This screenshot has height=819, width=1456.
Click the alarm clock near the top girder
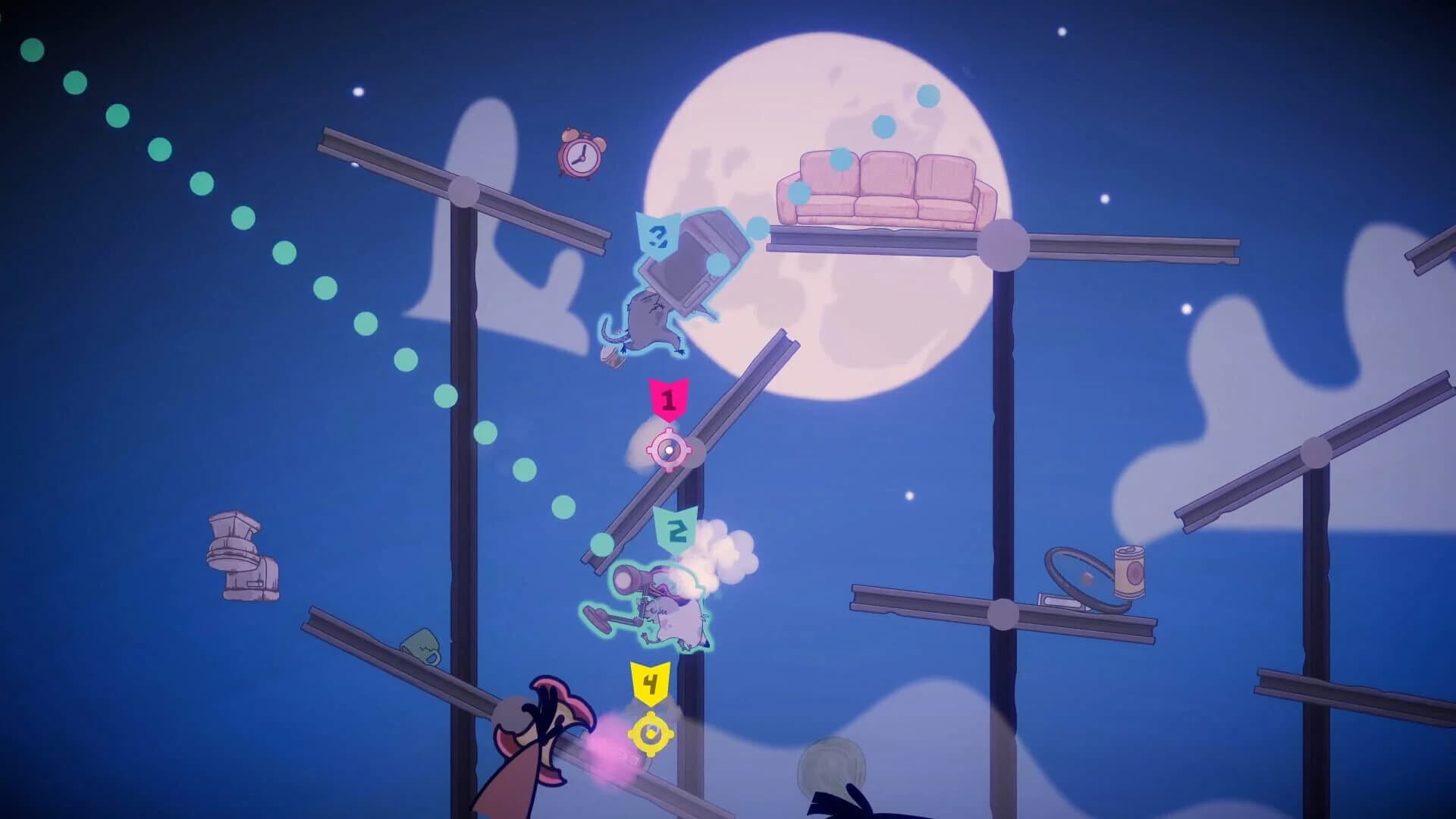(x=580, y=155)
